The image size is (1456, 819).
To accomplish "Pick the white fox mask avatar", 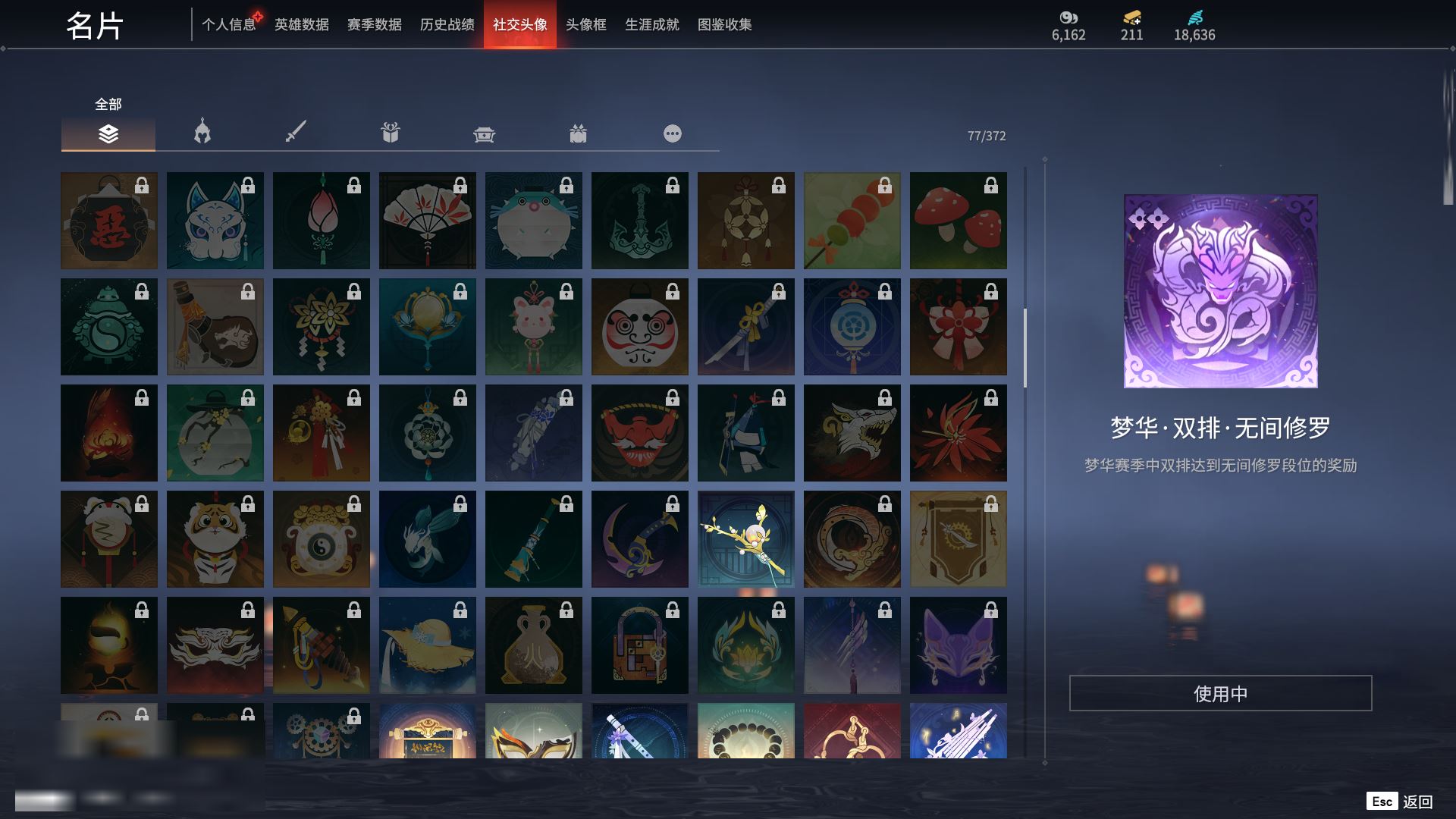I will pyautogui.click(x=215, y=221).
